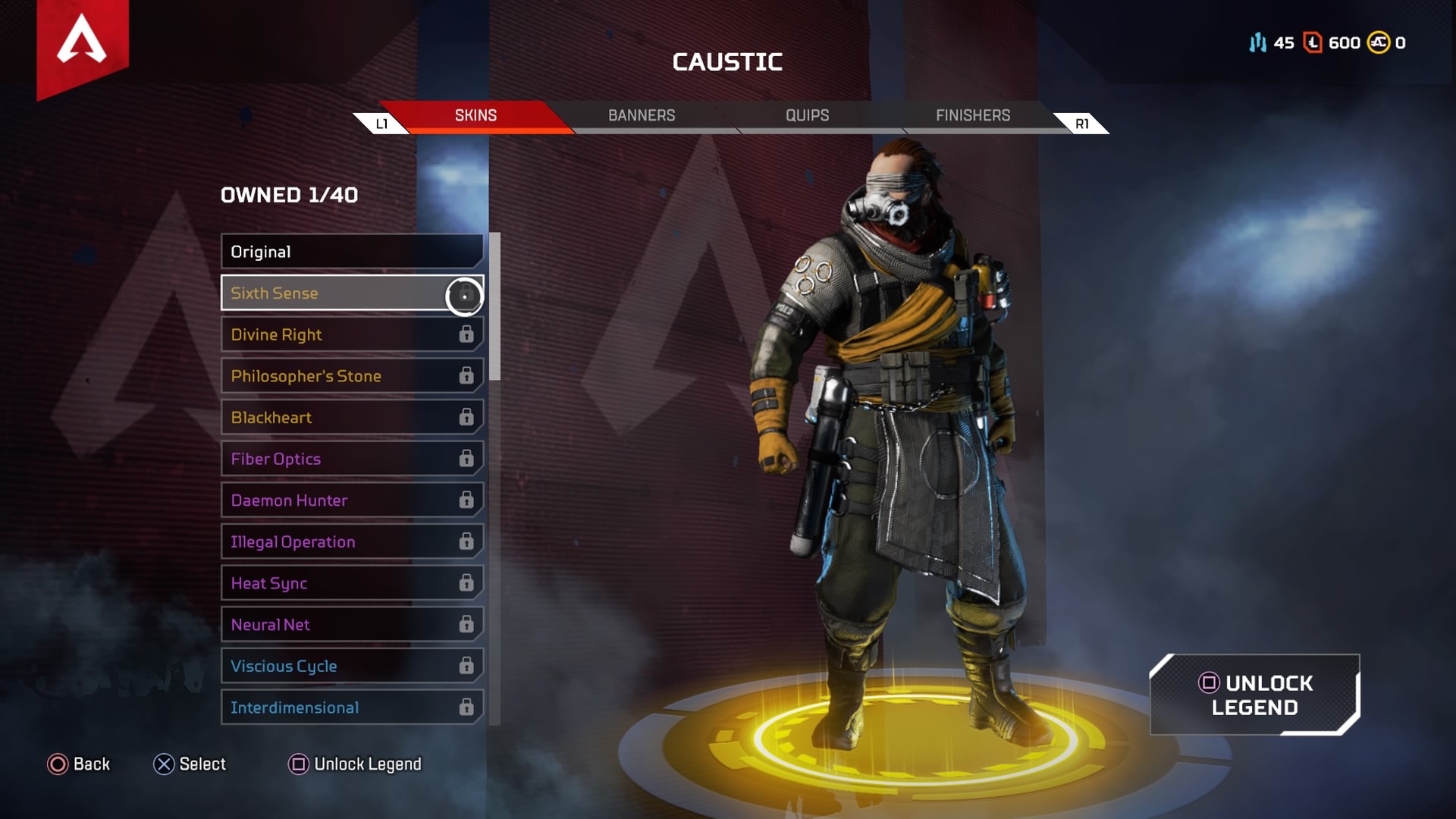This screenshot has height=819, width=1456.
Task: Select the FINISHERS tab
Action: 973,115
